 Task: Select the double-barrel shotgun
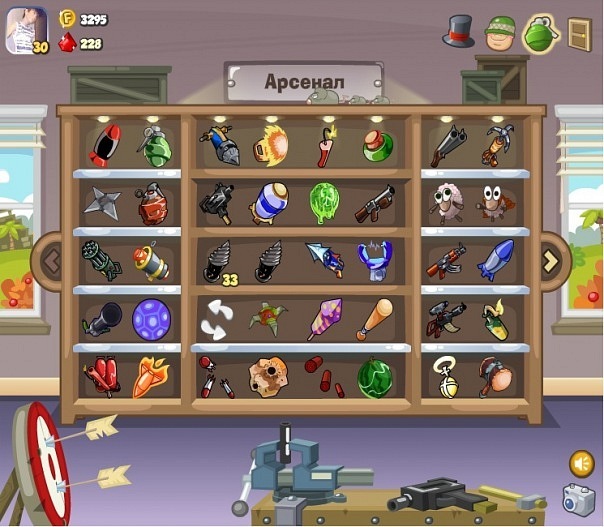pyautogui.click(x=447, y=146)
